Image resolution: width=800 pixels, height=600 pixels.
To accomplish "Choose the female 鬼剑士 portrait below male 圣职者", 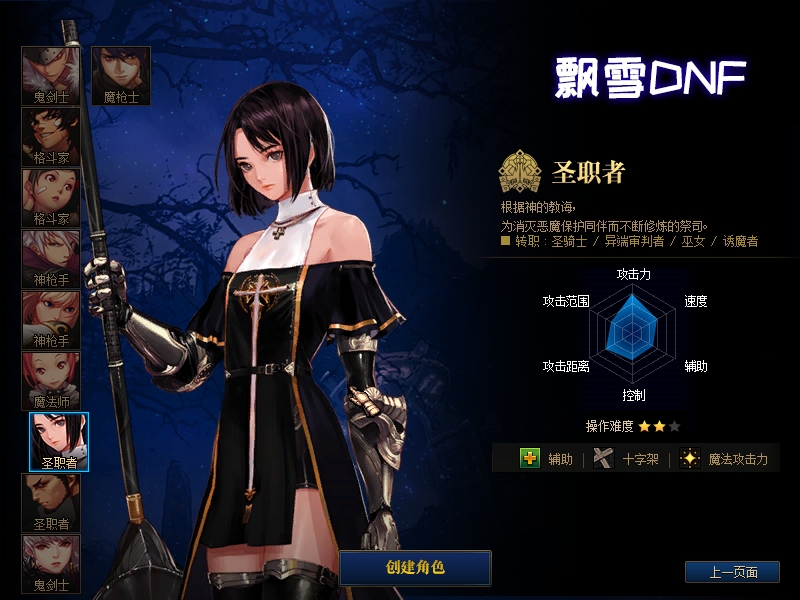I will coord(51,563).
